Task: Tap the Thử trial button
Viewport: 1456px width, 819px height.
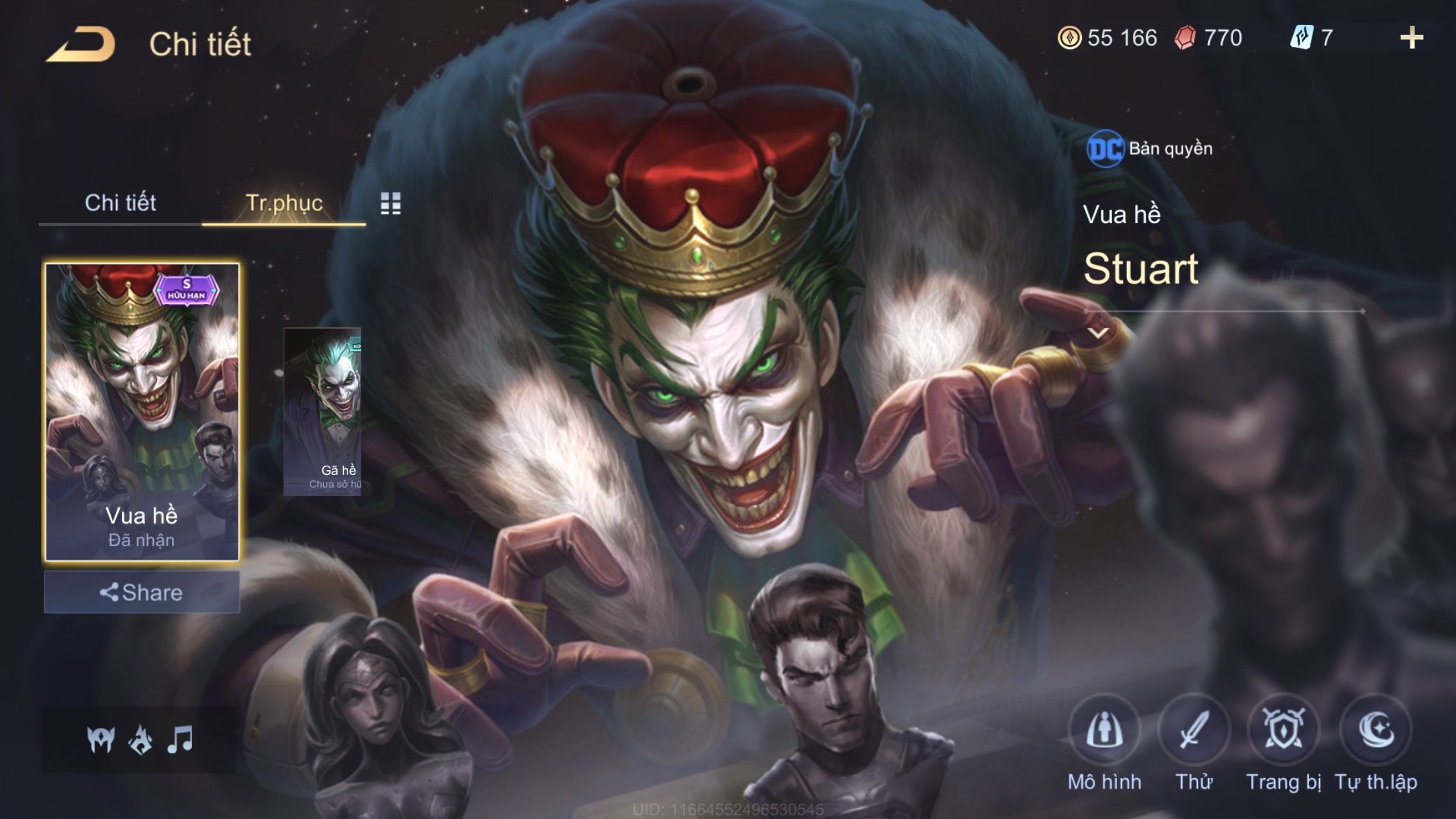Action: tap(1194, 731)
